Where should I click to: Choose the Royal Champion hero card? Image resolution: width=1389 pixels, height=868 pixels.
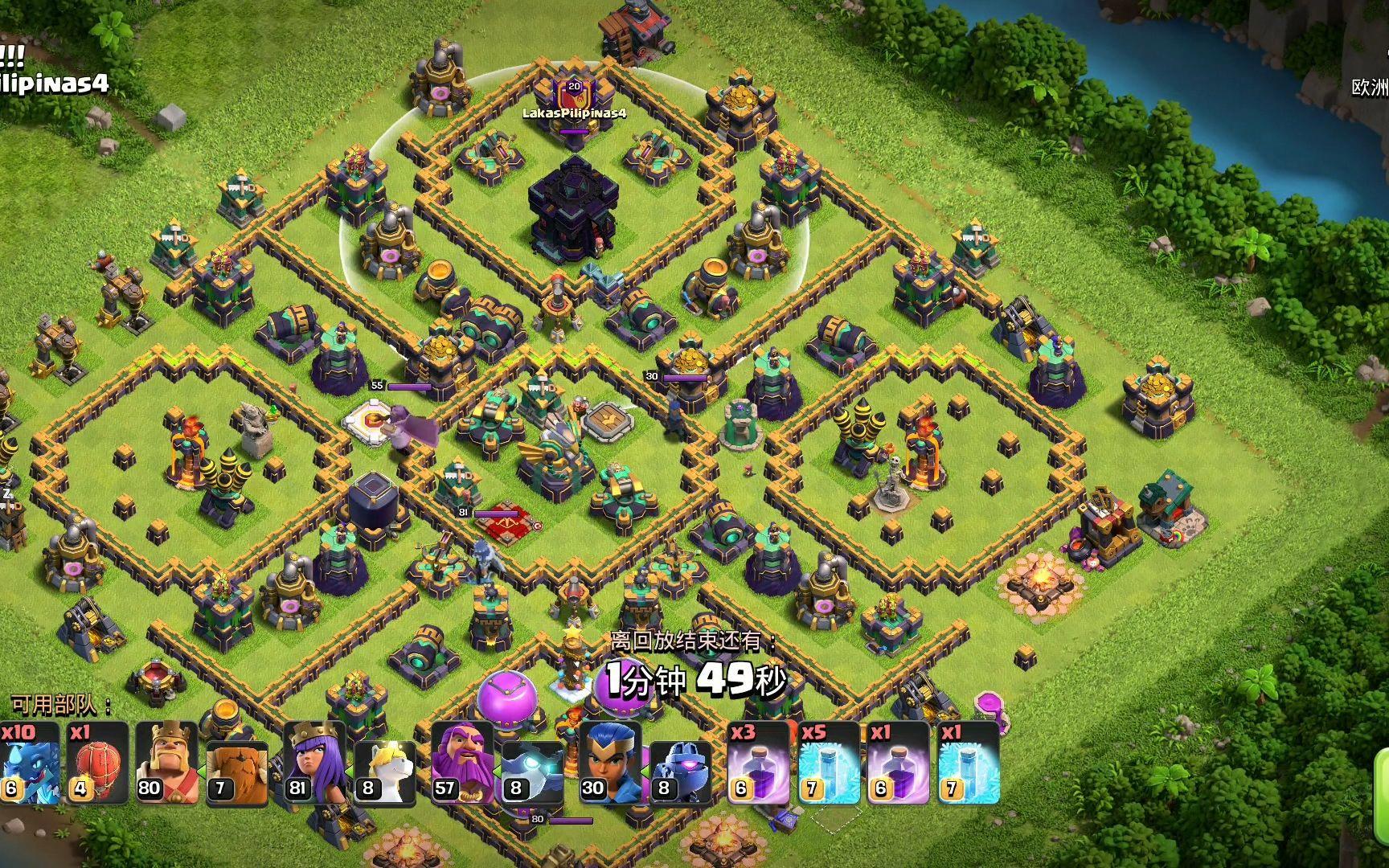609,764
